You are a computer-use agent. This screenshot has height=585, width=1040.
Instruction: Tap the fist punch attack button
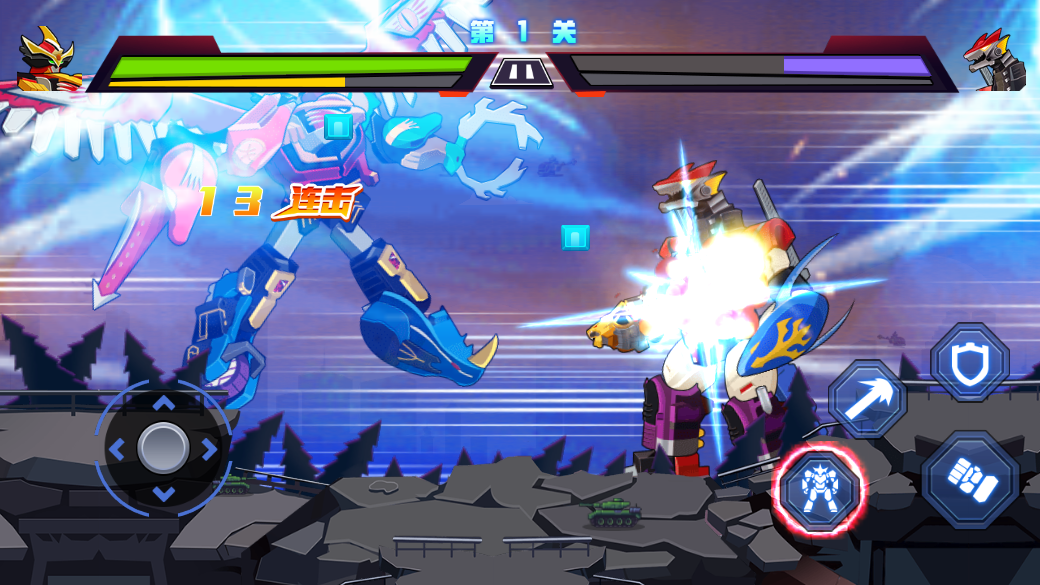(x=971, y=481)
